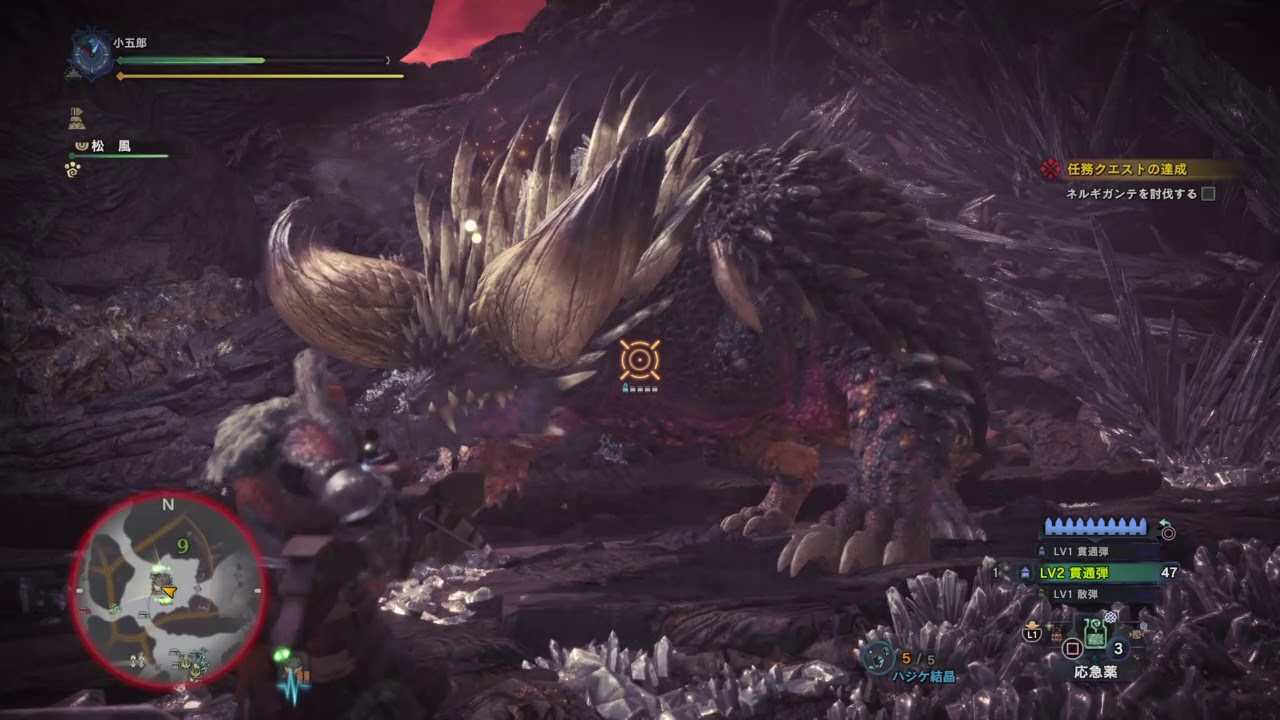Select the LV1 散弾 ammo icon
1280x720 pixels.
1041,592
